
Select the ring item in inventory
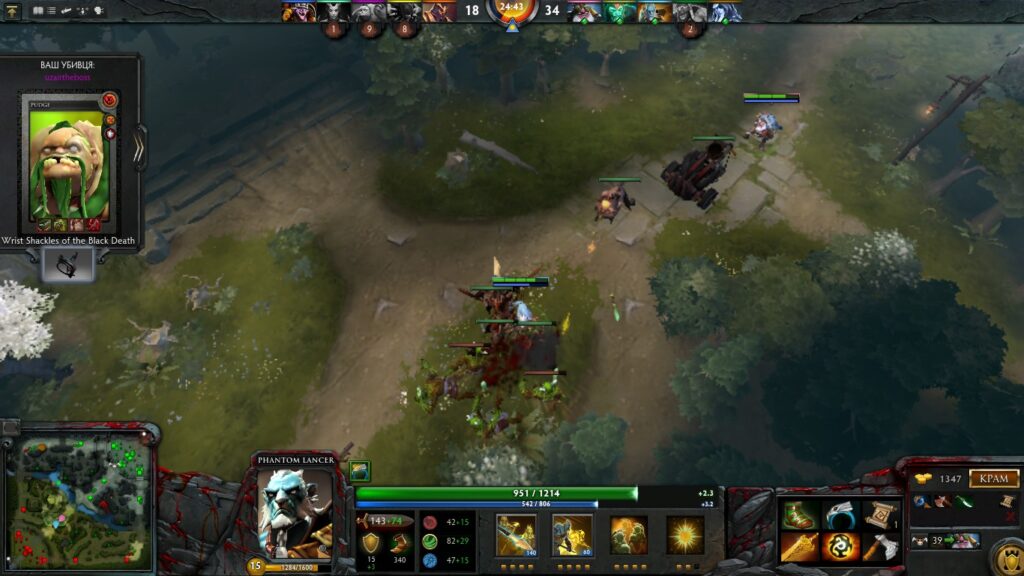pos(841,515)
